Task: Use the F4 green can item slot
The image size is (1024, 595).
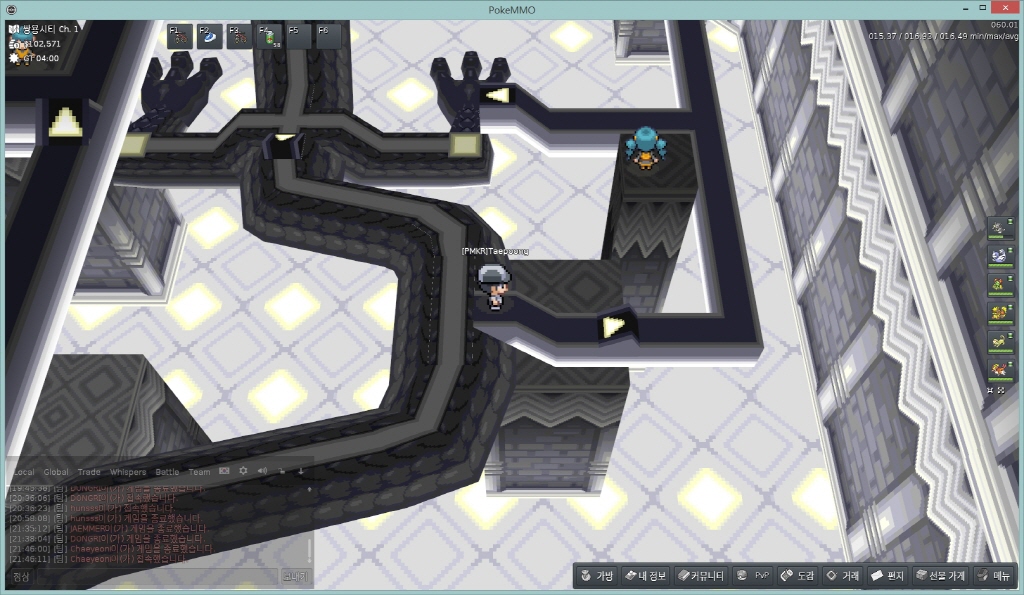Action: [270, 37]
